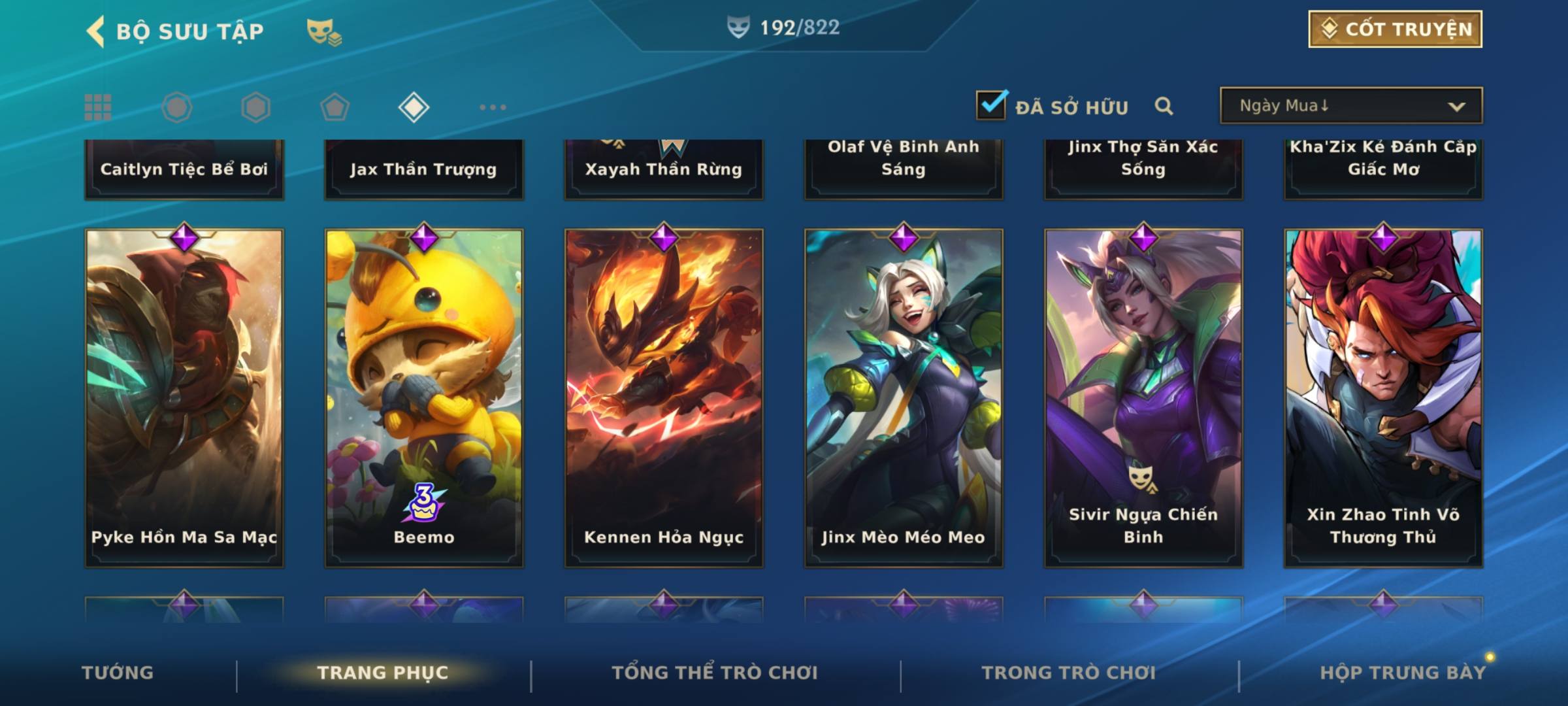Go back from Bộ Sưu Tập
The image size is (1568, 706).
[96, 31]
